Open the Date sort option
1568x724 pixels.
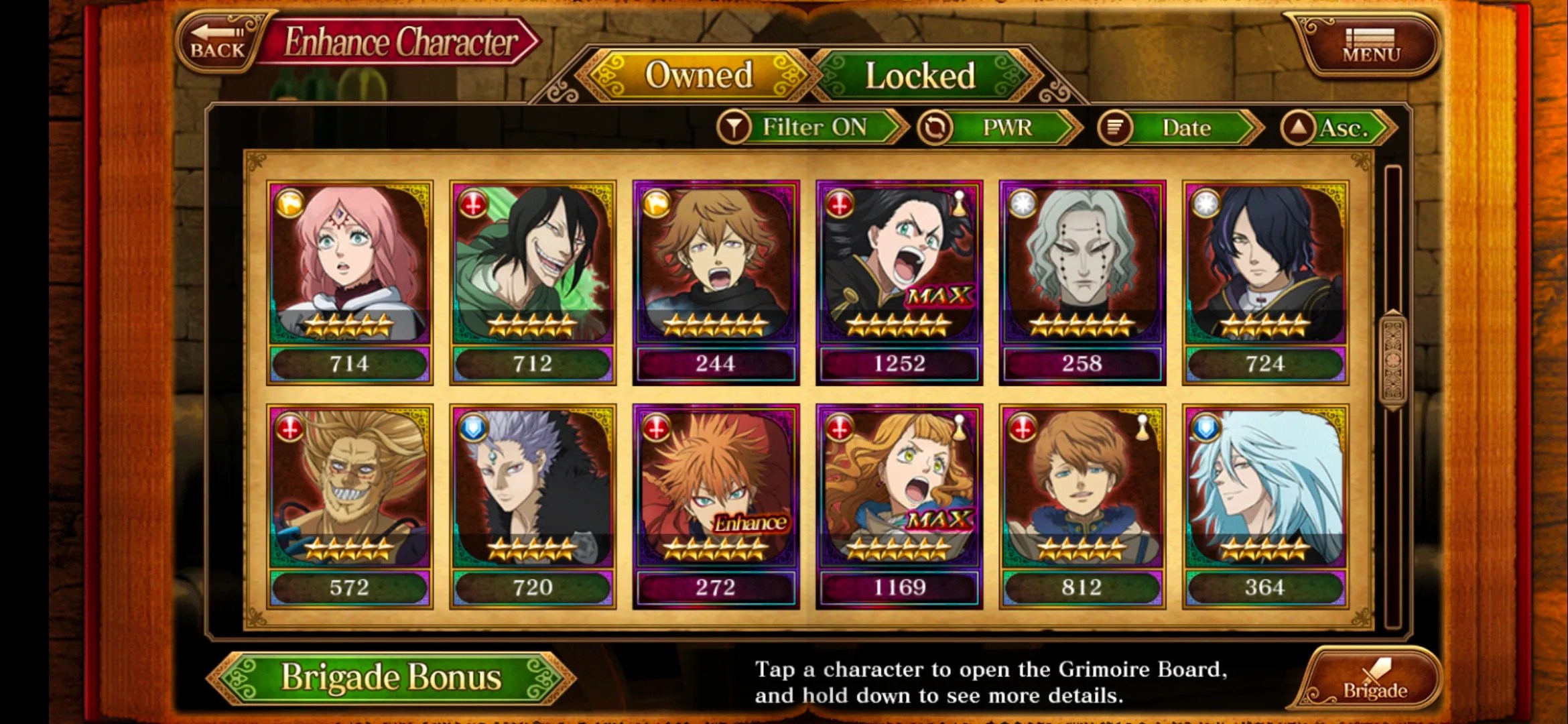point(1179,127)
